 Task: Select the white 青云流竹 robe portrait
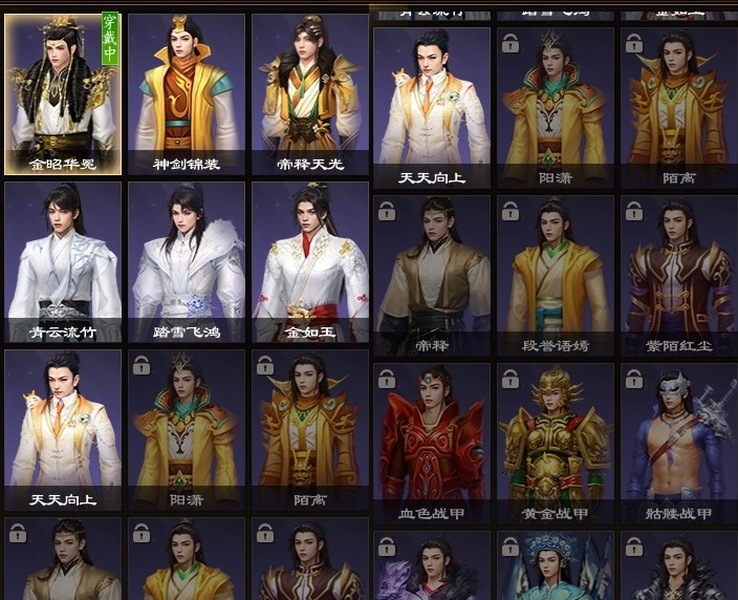63,261
